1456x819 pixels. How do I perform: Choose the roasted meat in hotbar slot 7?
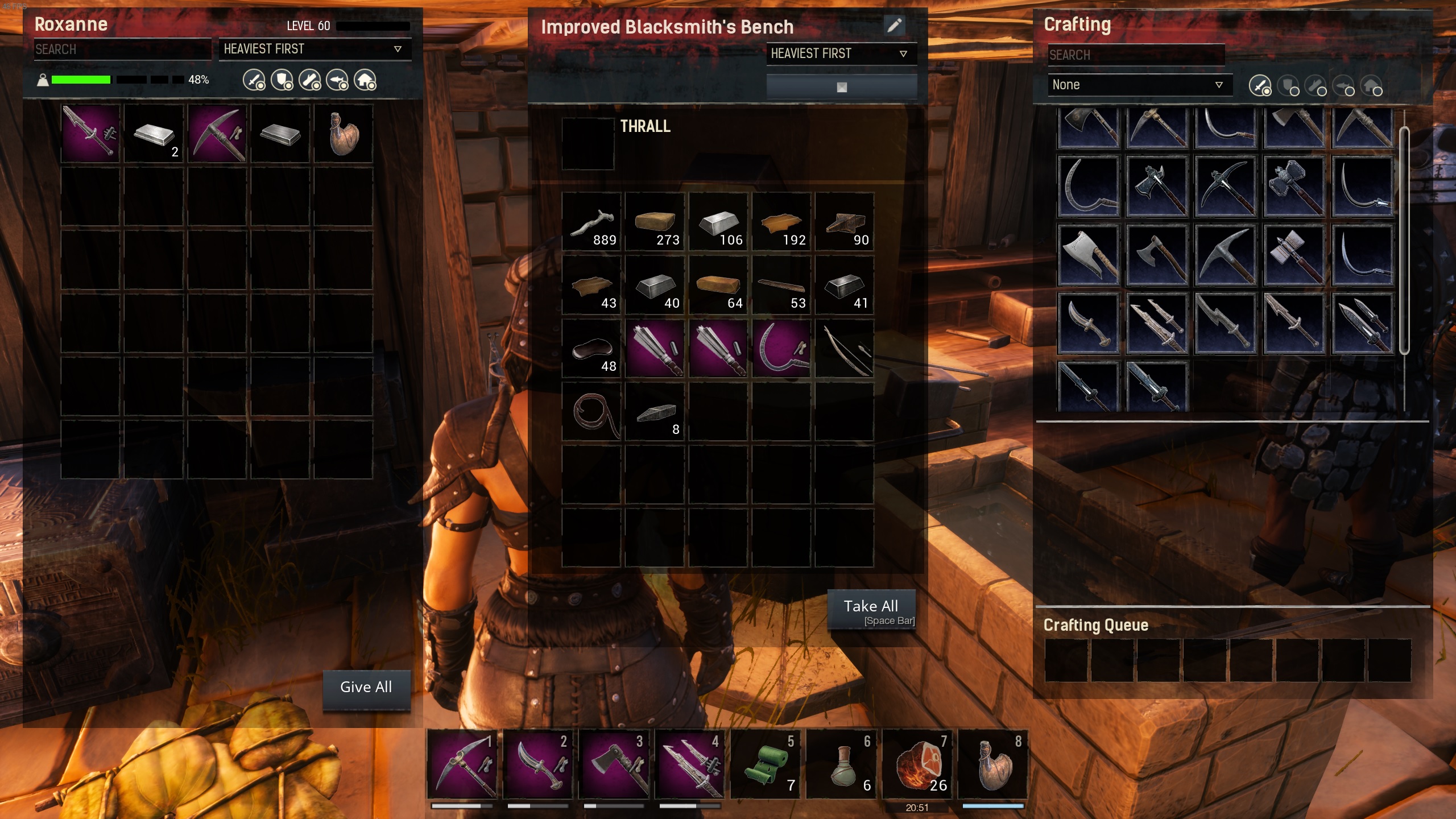tap(917, 765)
